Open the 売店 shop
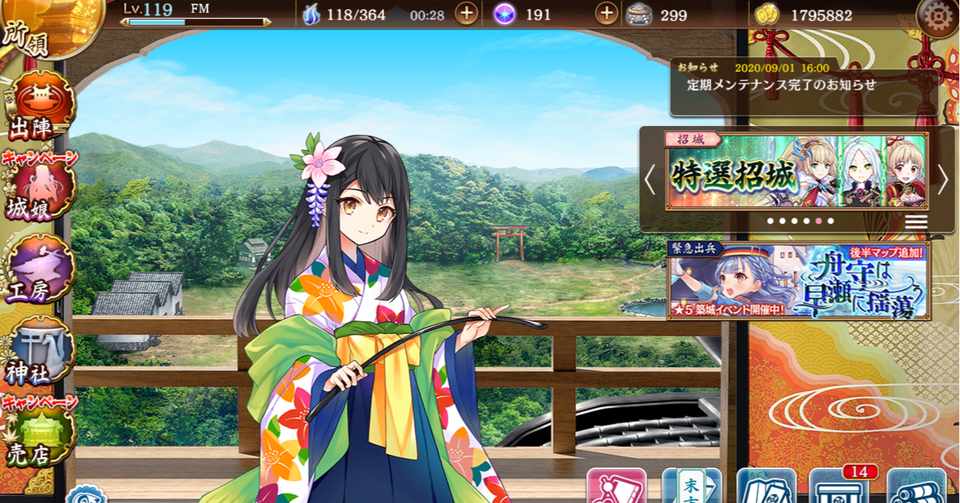 point(42,436)
